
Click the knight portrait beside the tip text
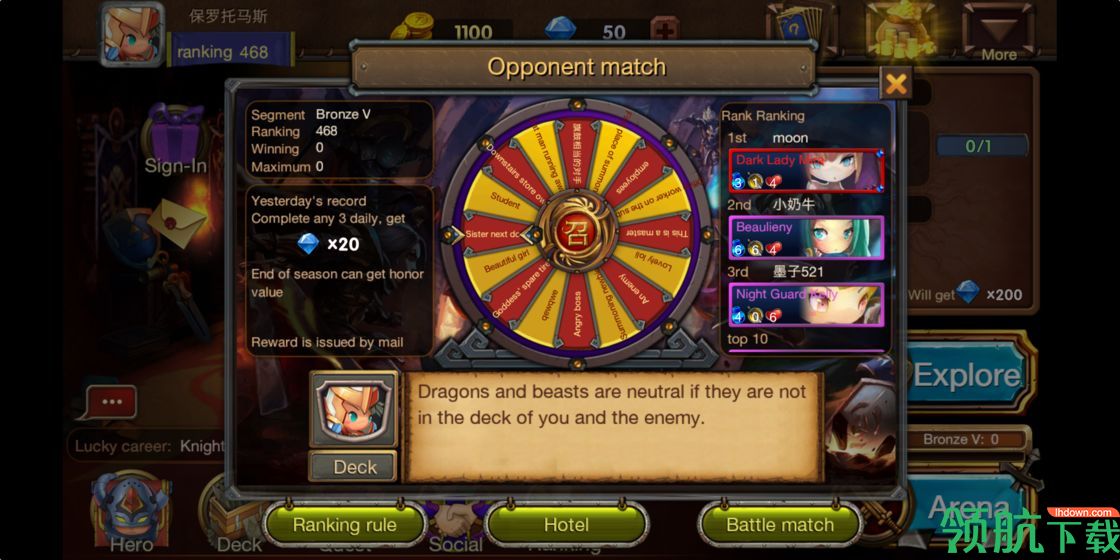(353, 410)
